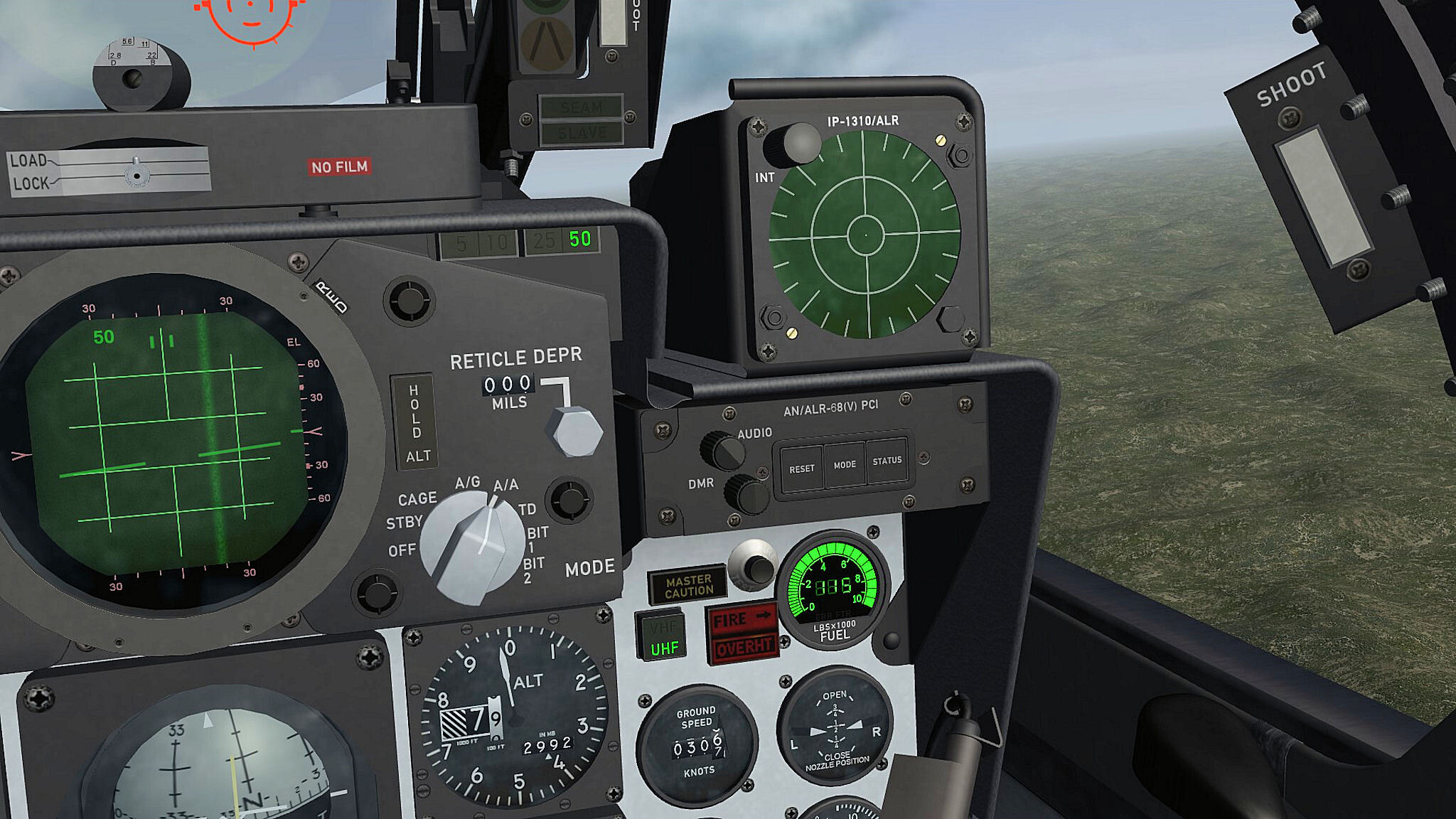Hit the STATUS button on the RWR panel
Screen dimensions: 1456x819
(887, 461)
